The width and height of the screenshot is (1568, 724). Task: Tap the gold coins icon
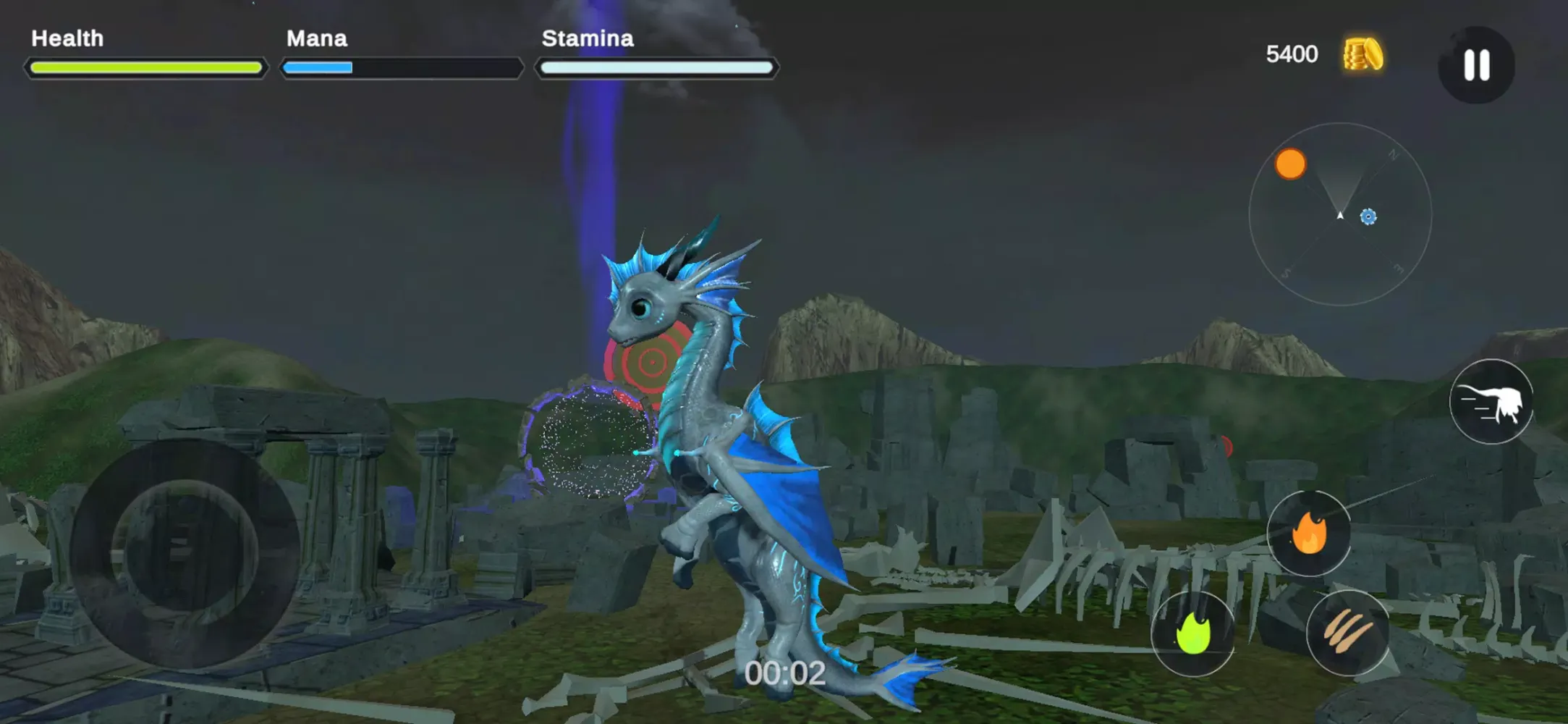1363,53
